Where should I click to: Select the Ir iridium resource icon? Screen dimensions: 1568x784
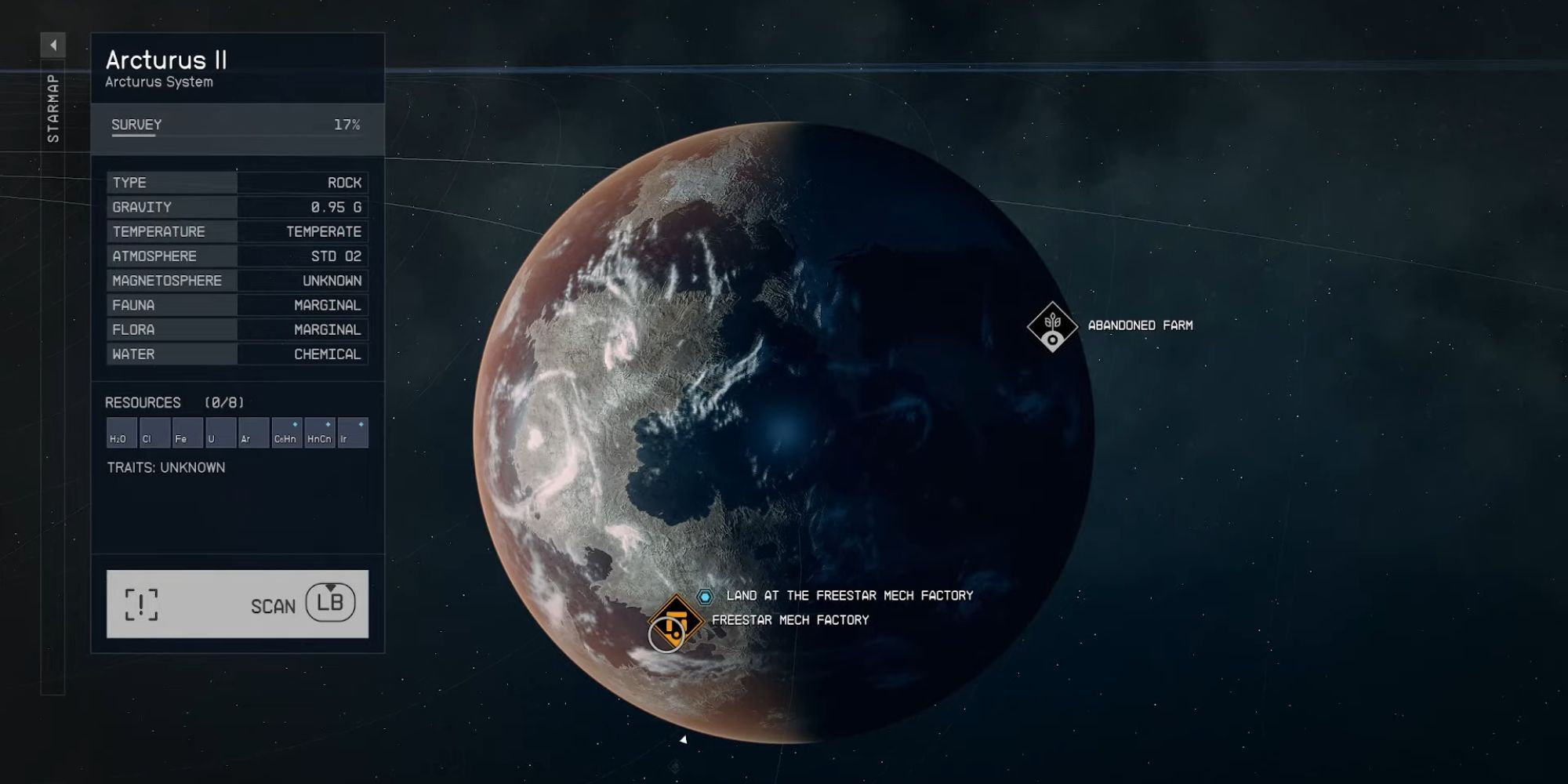click(352, 431)
